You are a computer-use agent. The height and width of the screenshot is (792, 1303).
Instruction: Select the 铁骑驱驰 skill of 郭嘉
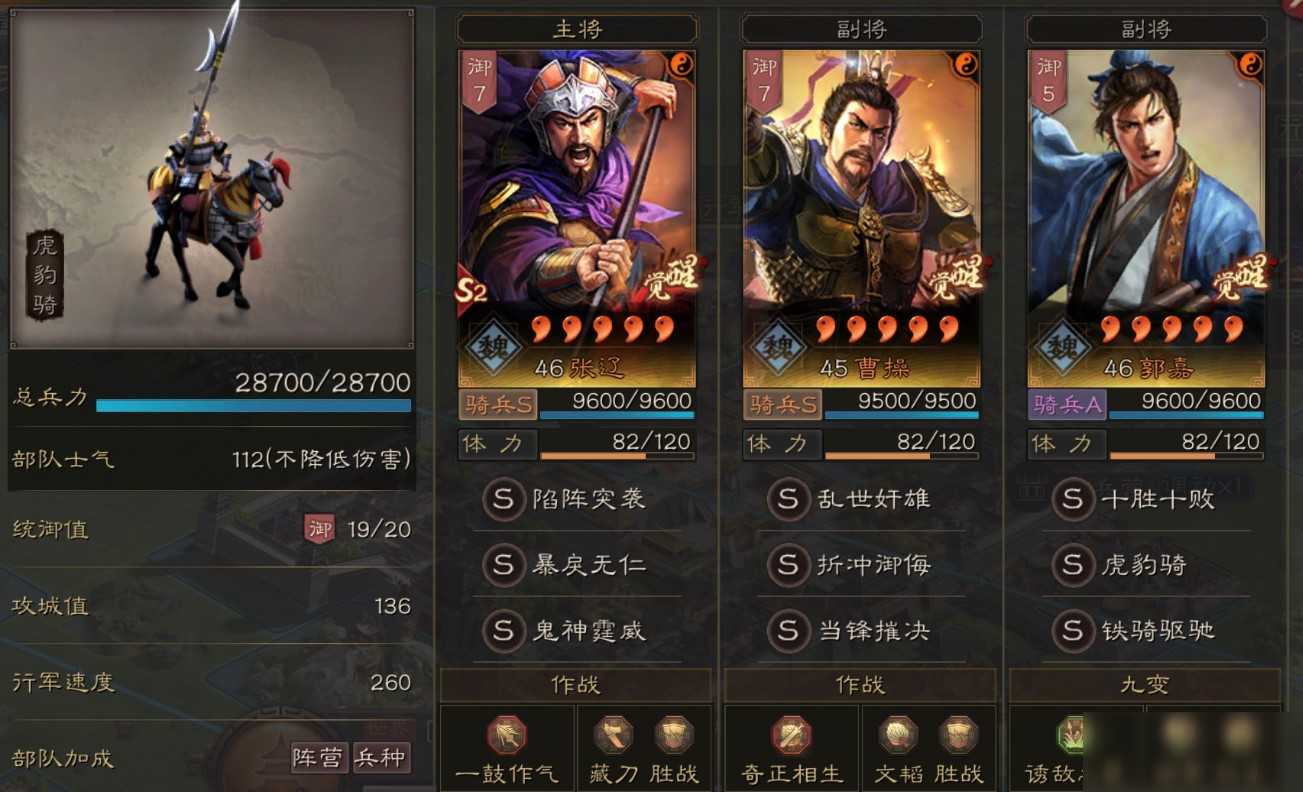[1072, 631]
